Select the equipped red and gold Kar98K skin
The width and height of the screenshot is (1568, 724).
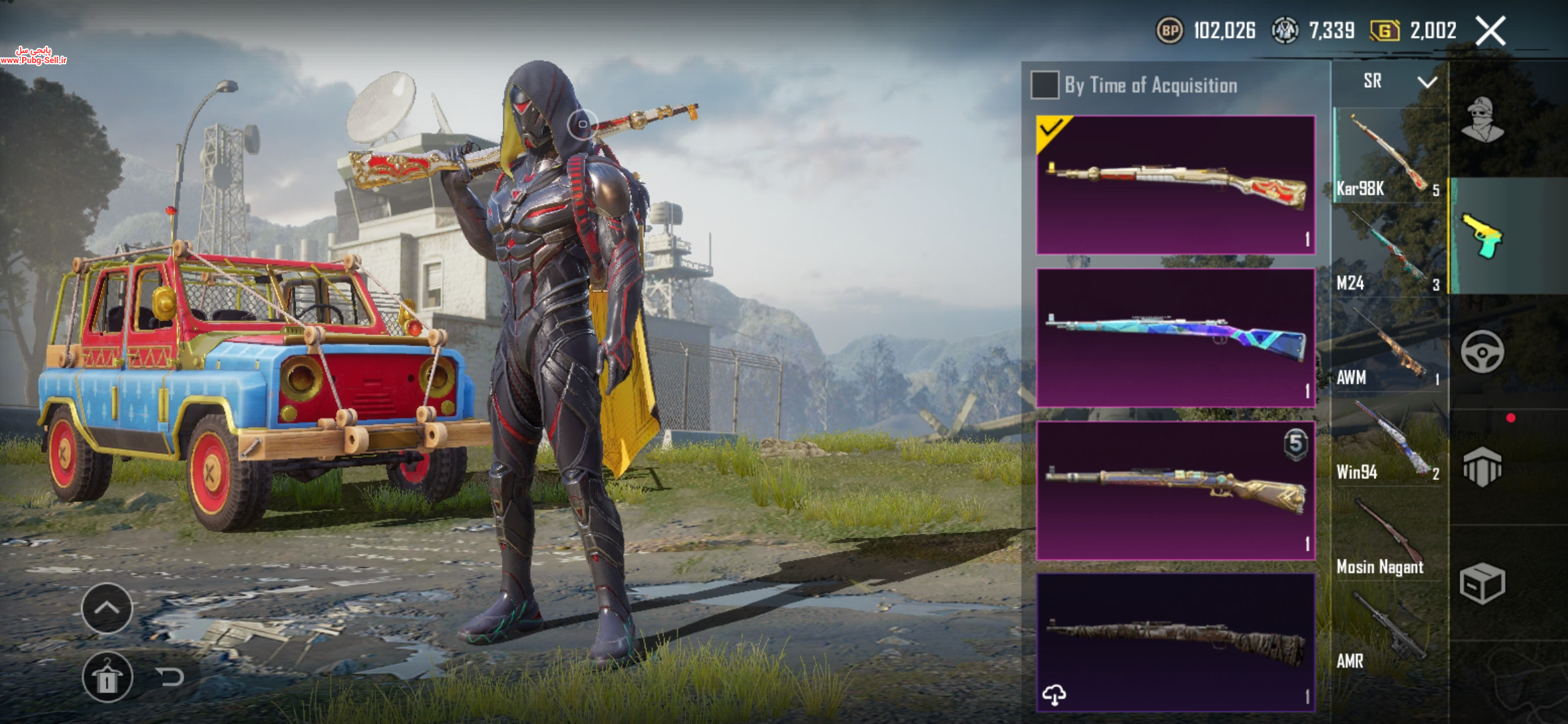(1175, 185)
